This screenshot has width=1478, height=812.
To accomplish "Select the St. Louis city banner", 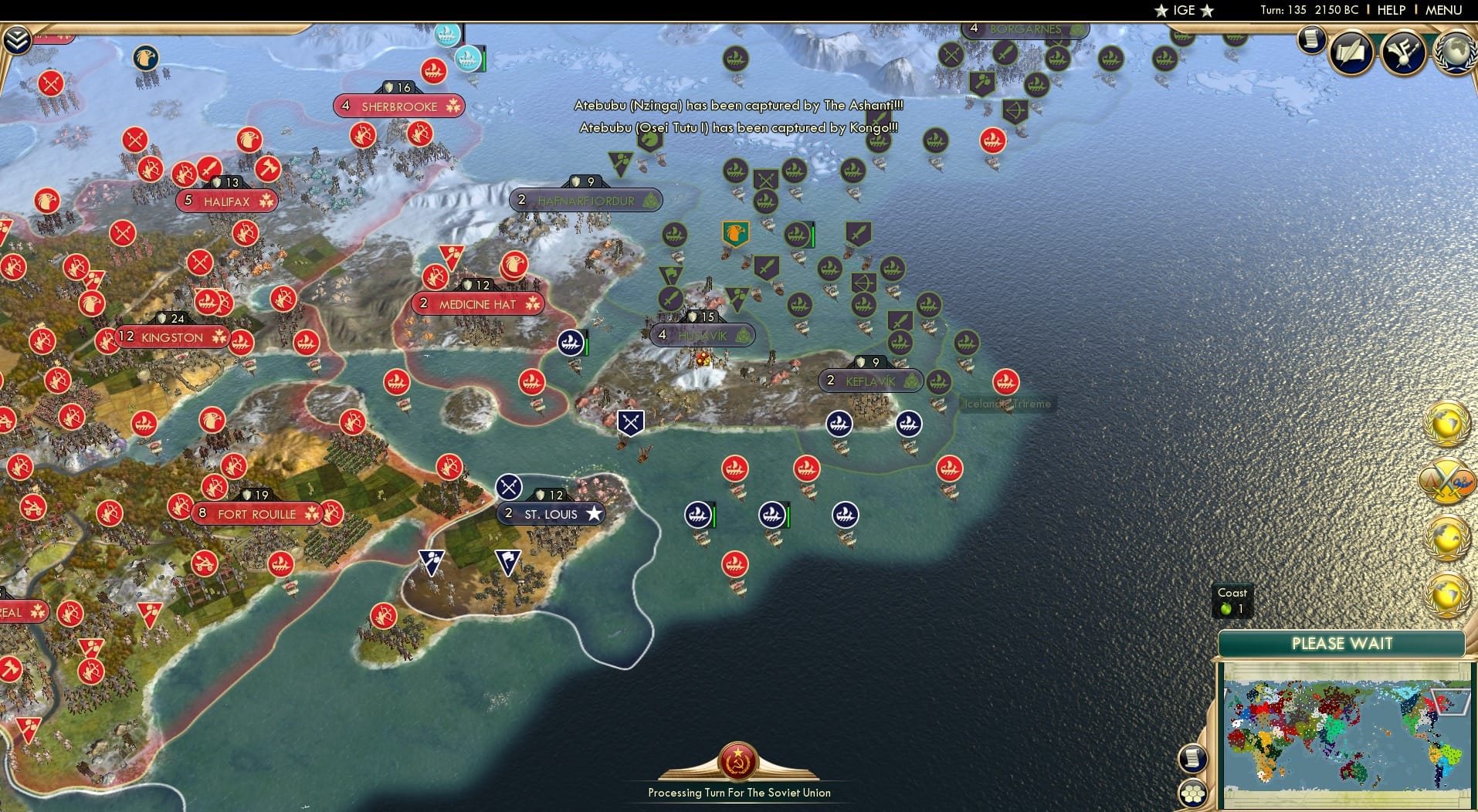I will coord(551,513).
